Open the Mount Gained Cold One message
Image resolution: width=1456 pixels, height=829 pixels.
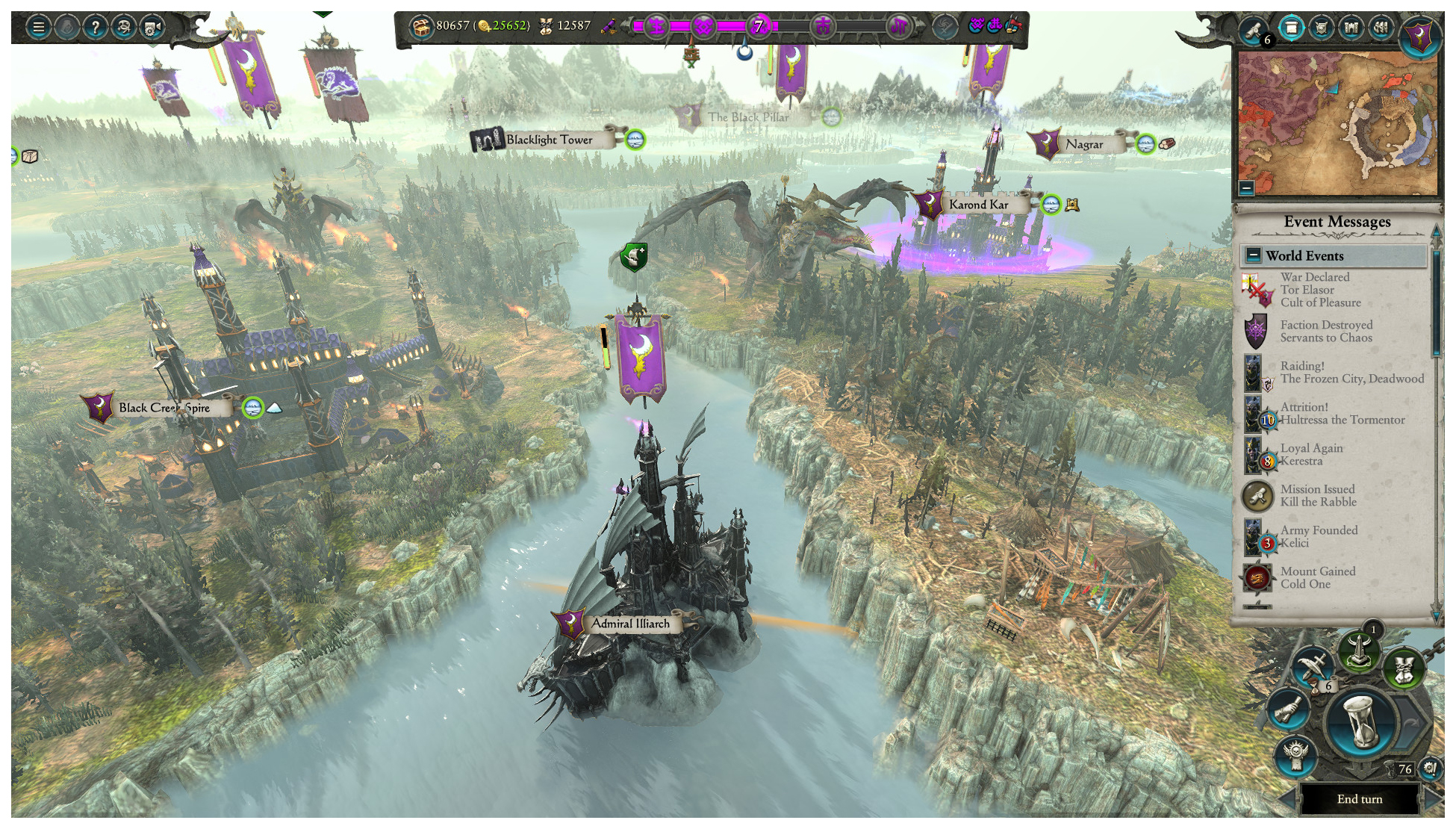[x=1317, y=577]
